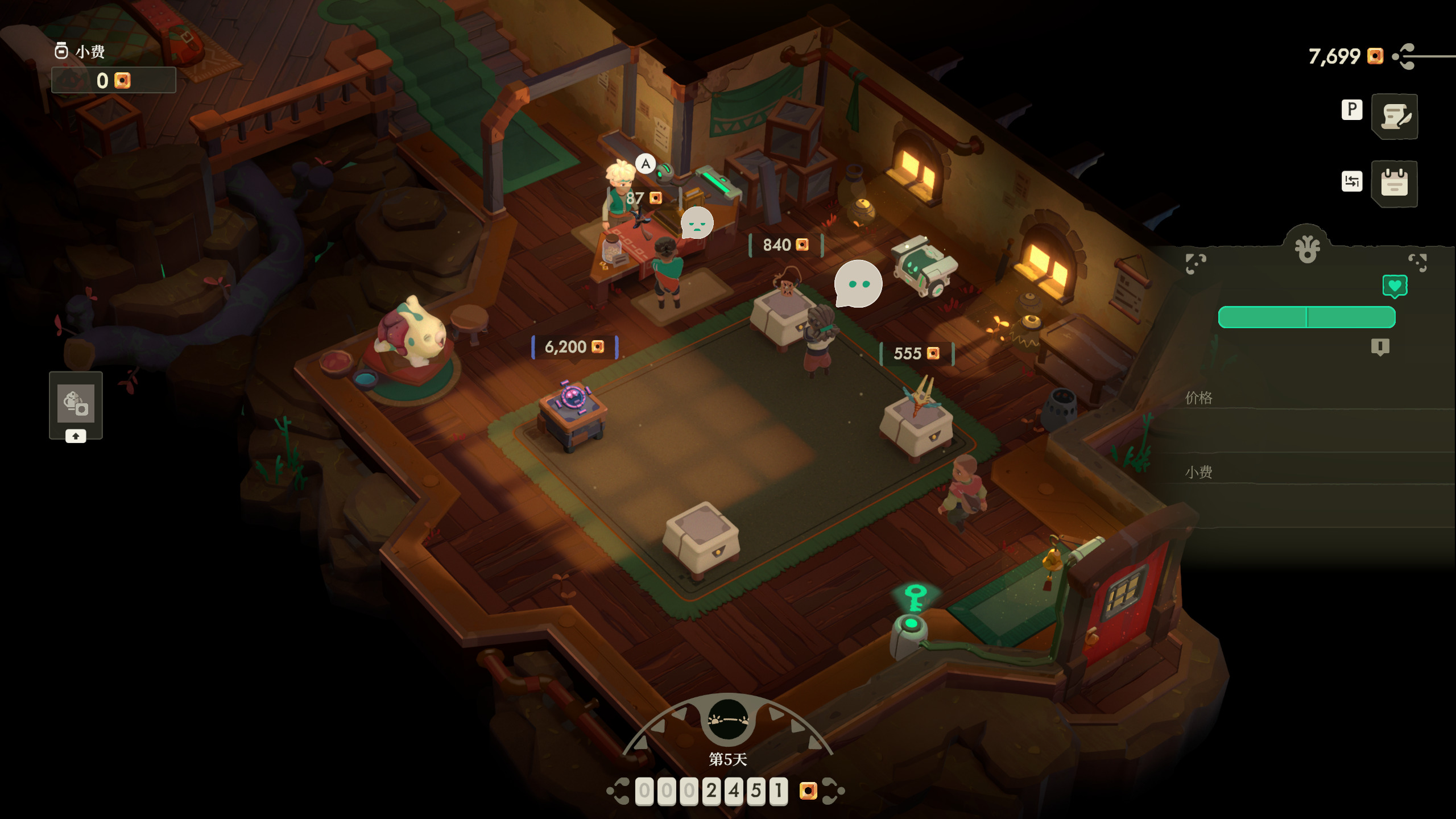Viewport: 1456px width, 819px height.
Task: Select the 价格 row in the panel
Action: 1308,398
